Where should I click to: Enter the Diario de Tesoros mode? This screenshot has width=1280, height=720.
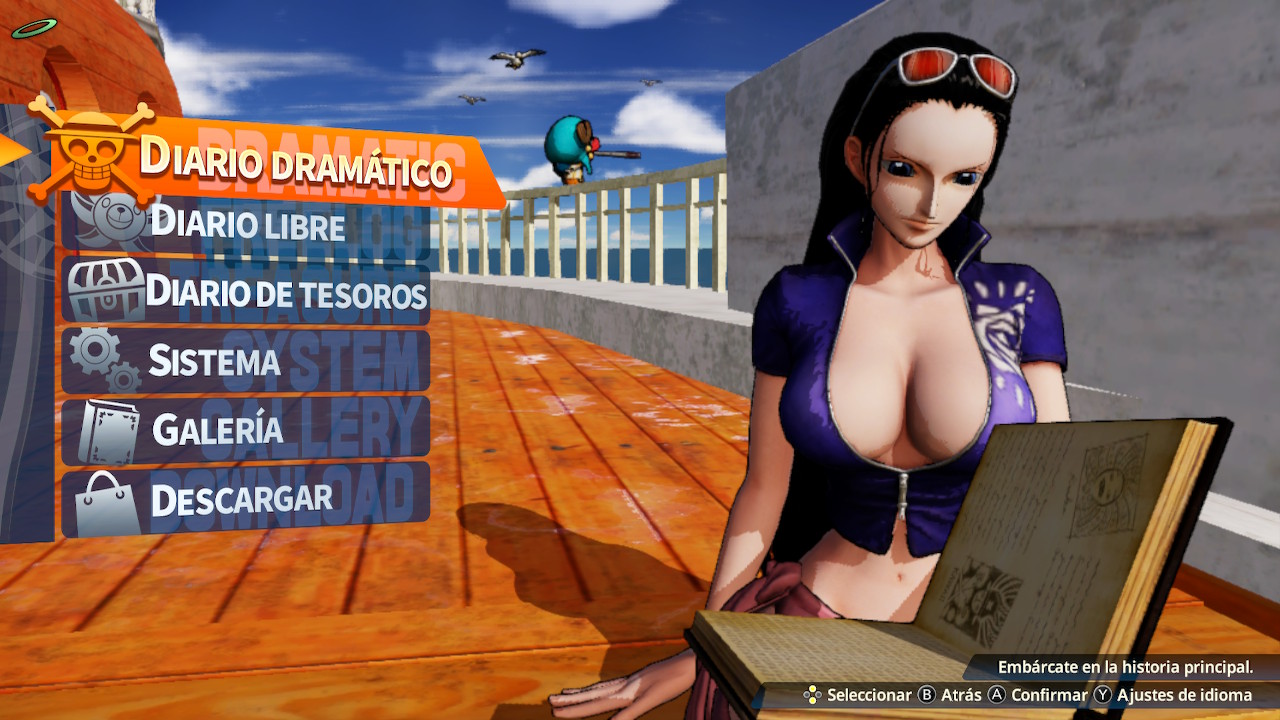(290, 293)
